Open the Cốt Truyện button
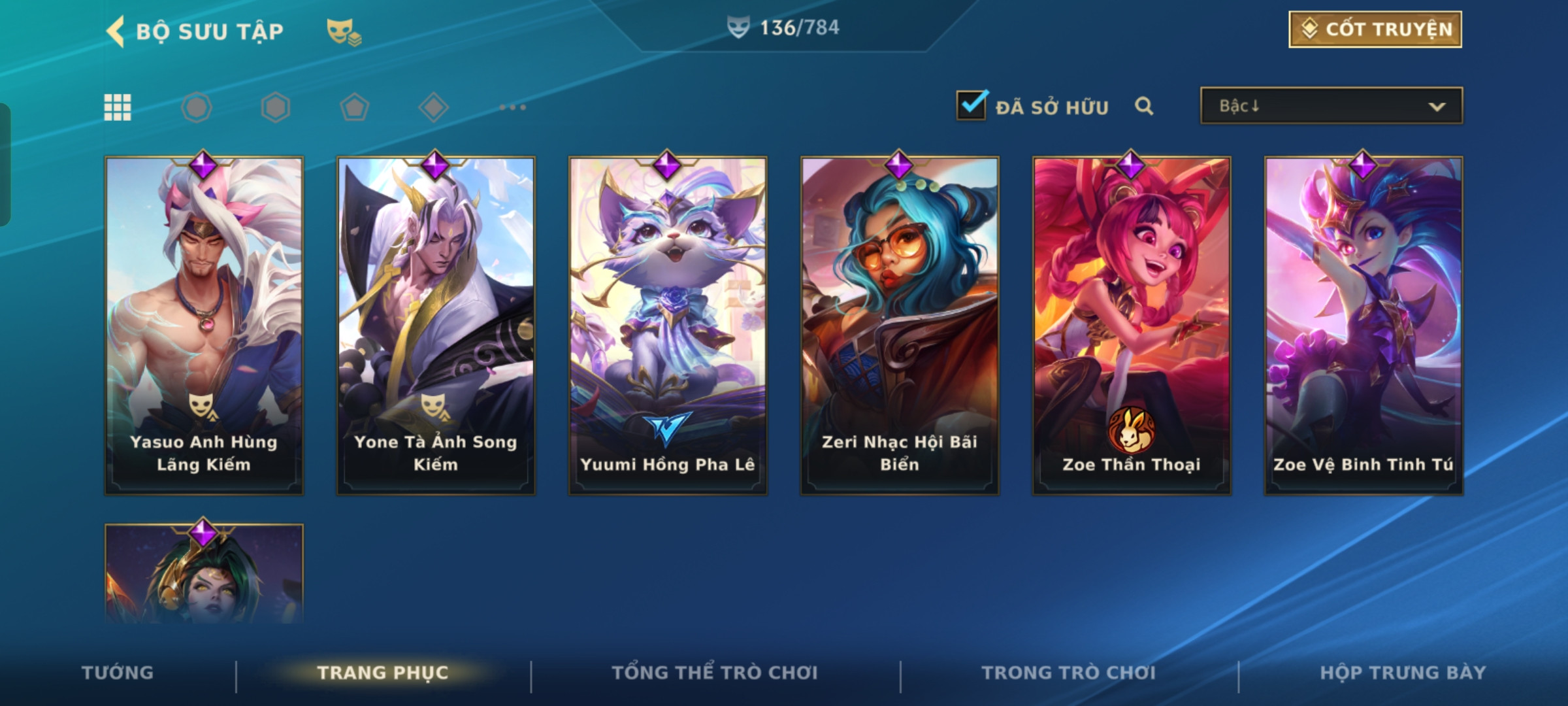 pyautogui.click(x=1375, y=29)
